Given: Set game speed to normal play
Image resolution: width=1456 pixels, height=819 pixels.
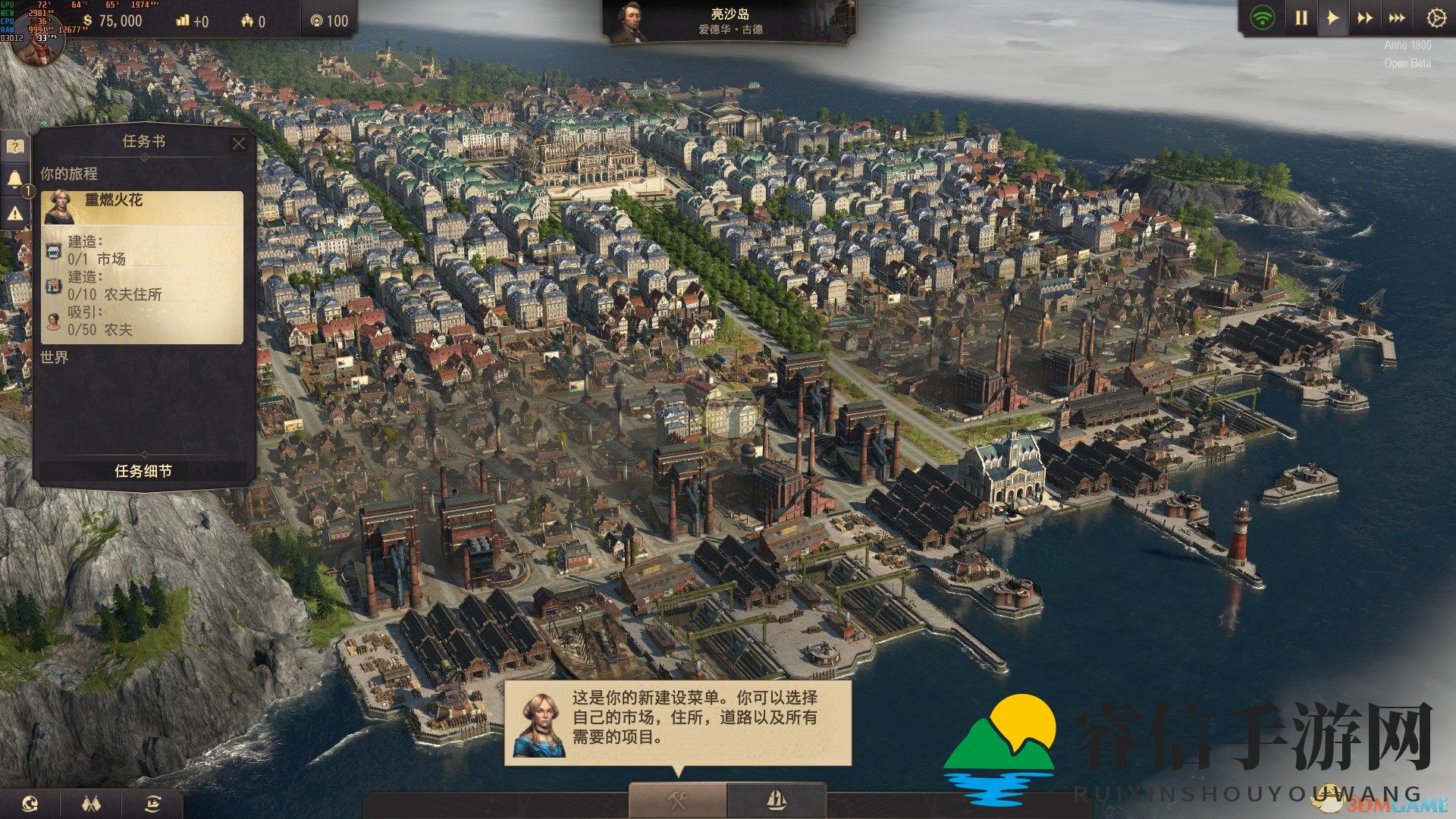Looking at the screenshot, I should tap(1332, 18).
